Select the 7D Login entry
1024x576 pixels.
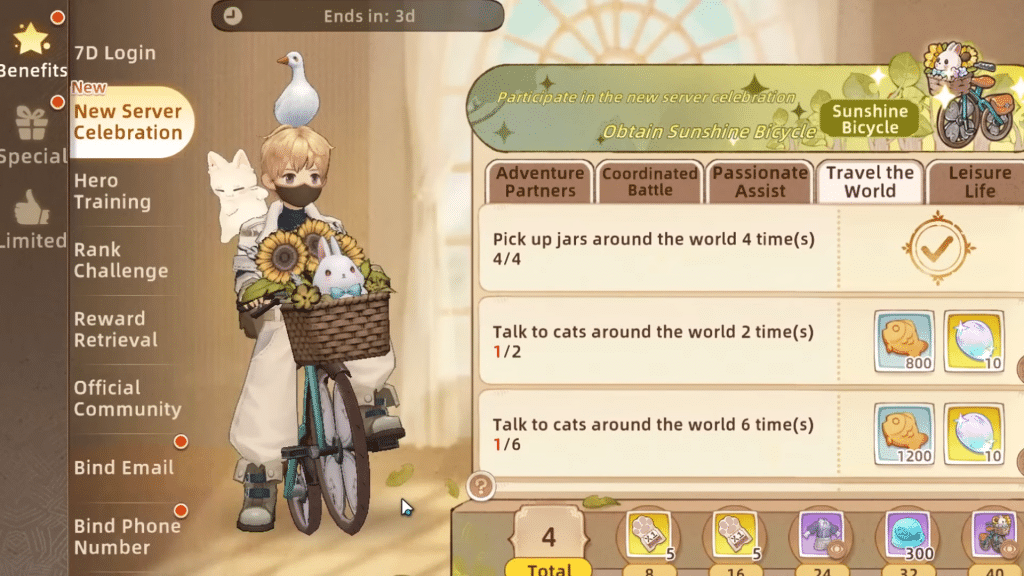pyautogui.click(x=114, y=52)
